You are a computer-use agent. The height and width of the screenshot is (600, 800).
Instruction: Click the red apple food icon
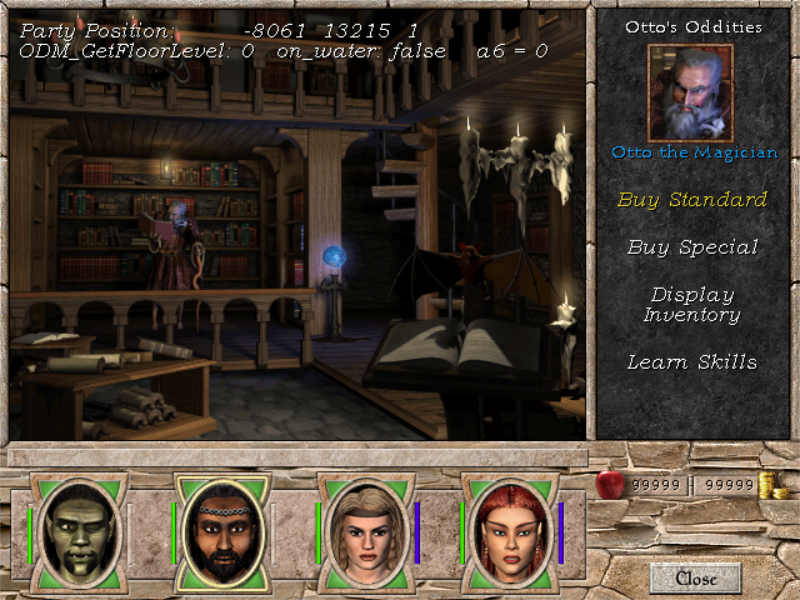click(x=609, y=485)
